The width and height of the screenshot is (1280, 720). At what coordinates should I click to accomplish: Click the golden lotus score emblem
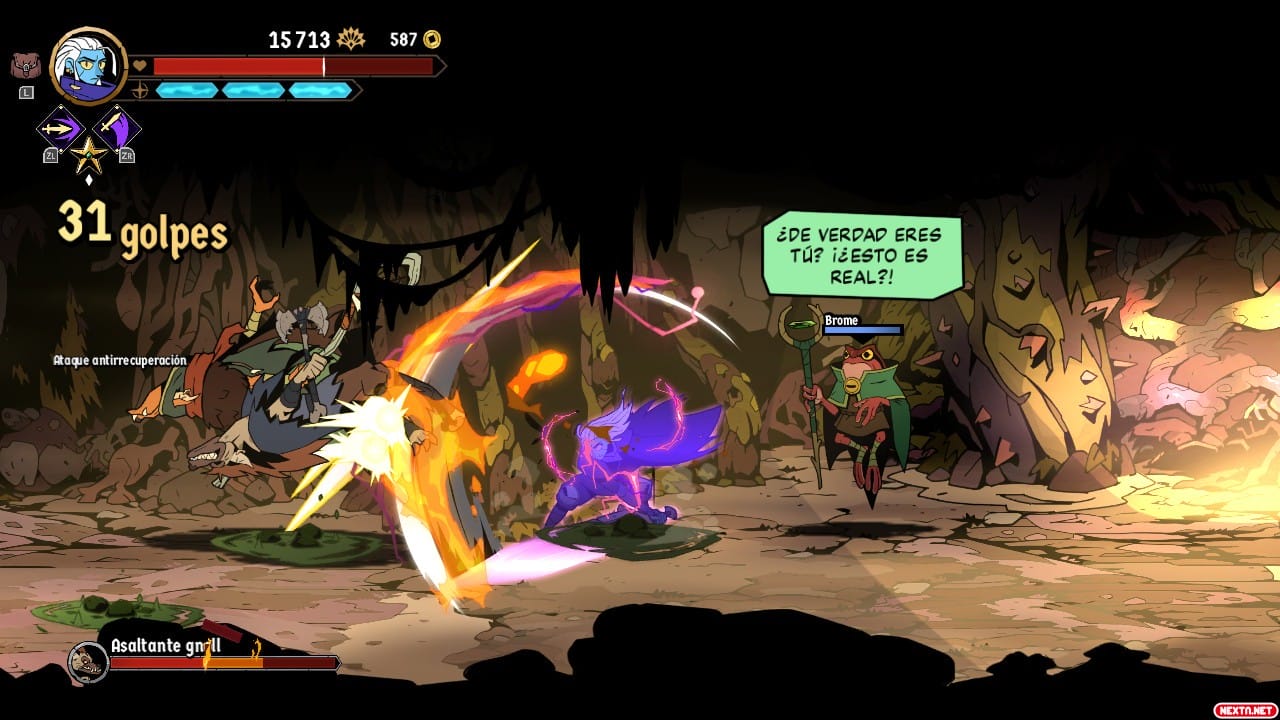tap(351, 40)
